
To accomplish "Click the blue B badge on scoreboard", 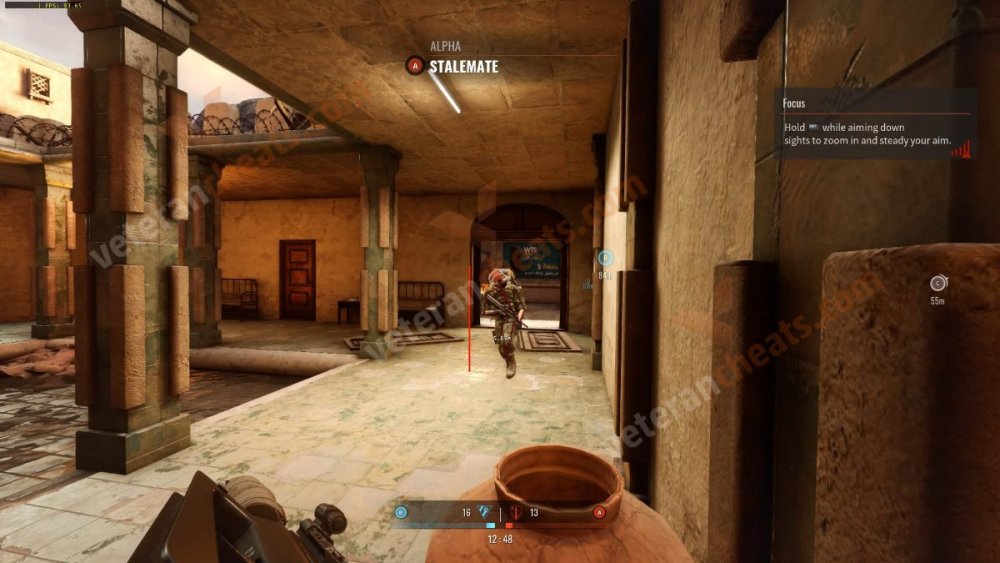I will 401,513.
